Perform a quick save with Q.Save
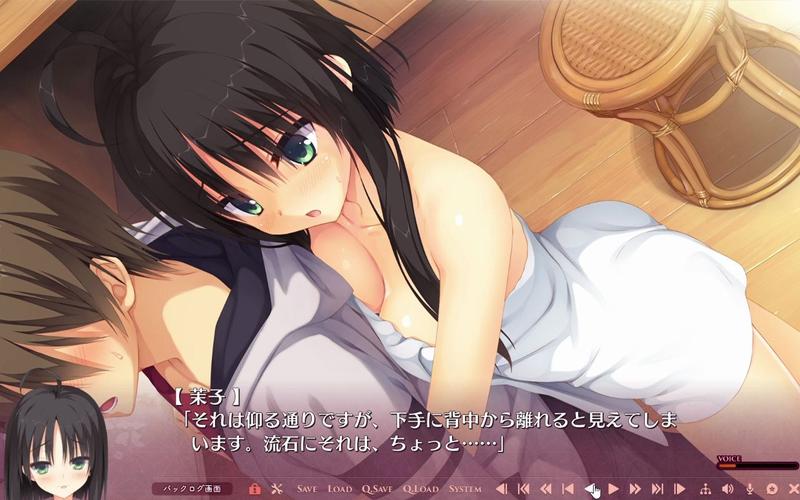 (377, 489)
